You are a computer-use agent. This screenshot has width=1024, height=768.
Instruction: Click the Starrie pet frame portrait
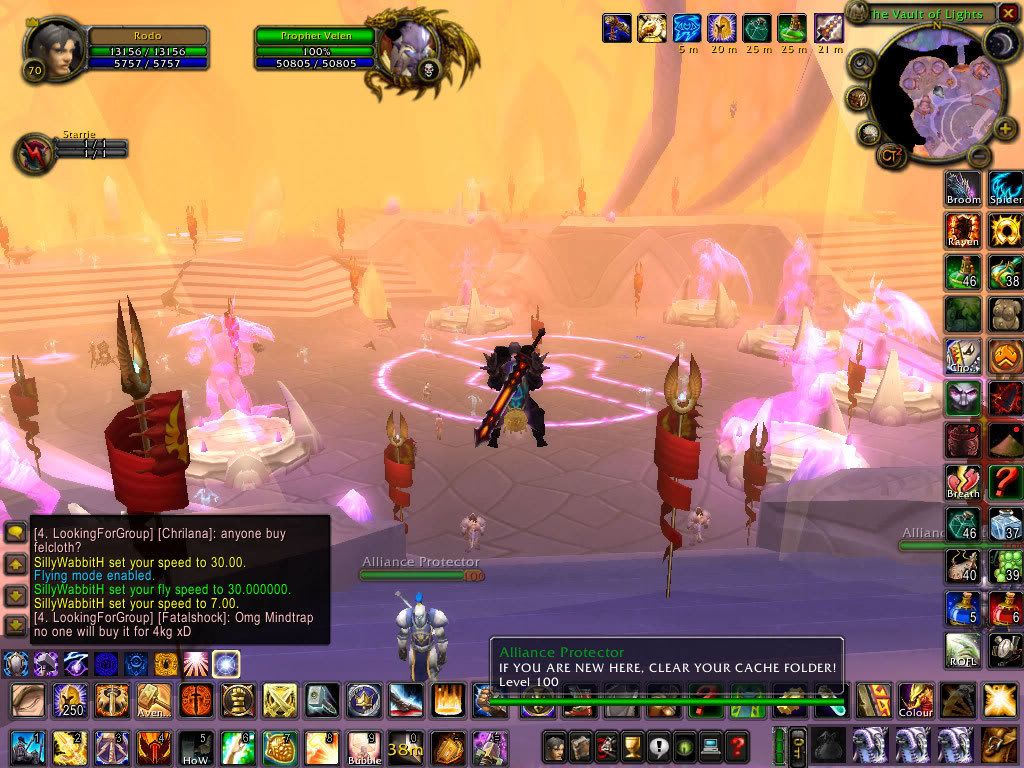coord(33,153)
